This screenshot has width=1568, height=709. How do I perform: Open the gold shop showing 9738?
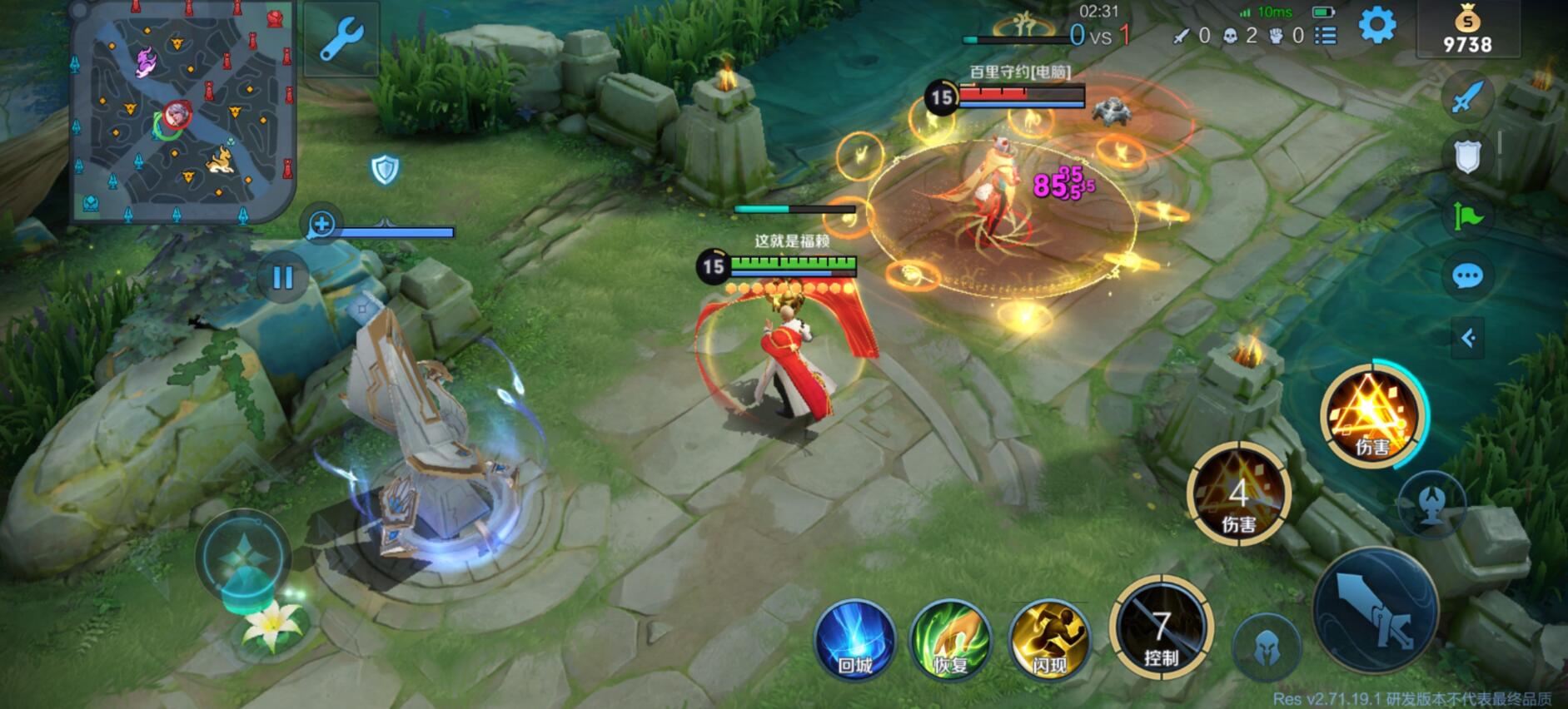[x=1467, y=31]
